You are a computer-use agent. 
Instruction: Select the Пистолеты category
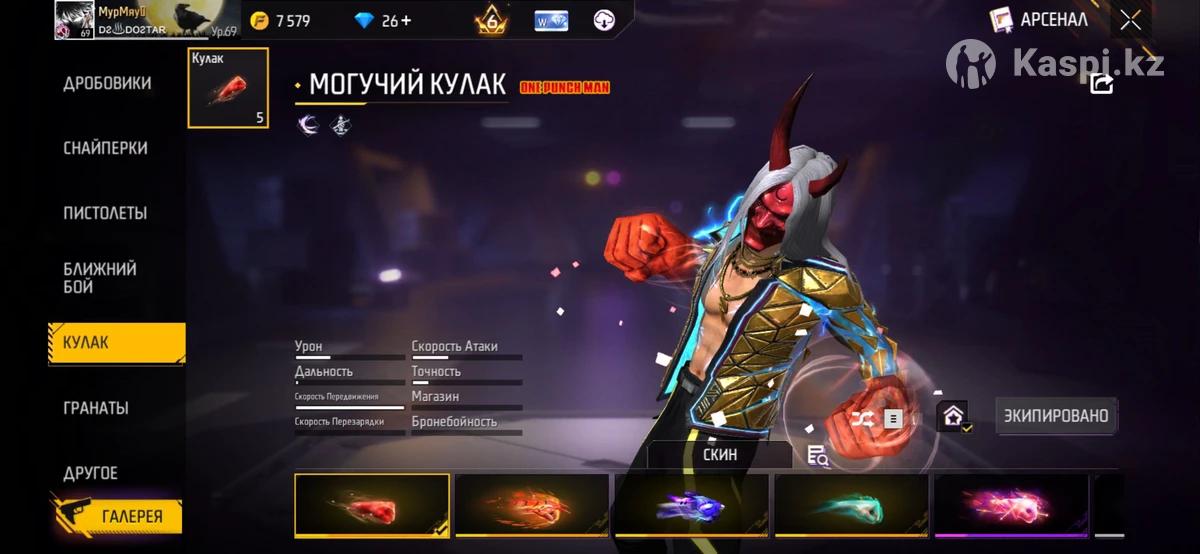105,213
